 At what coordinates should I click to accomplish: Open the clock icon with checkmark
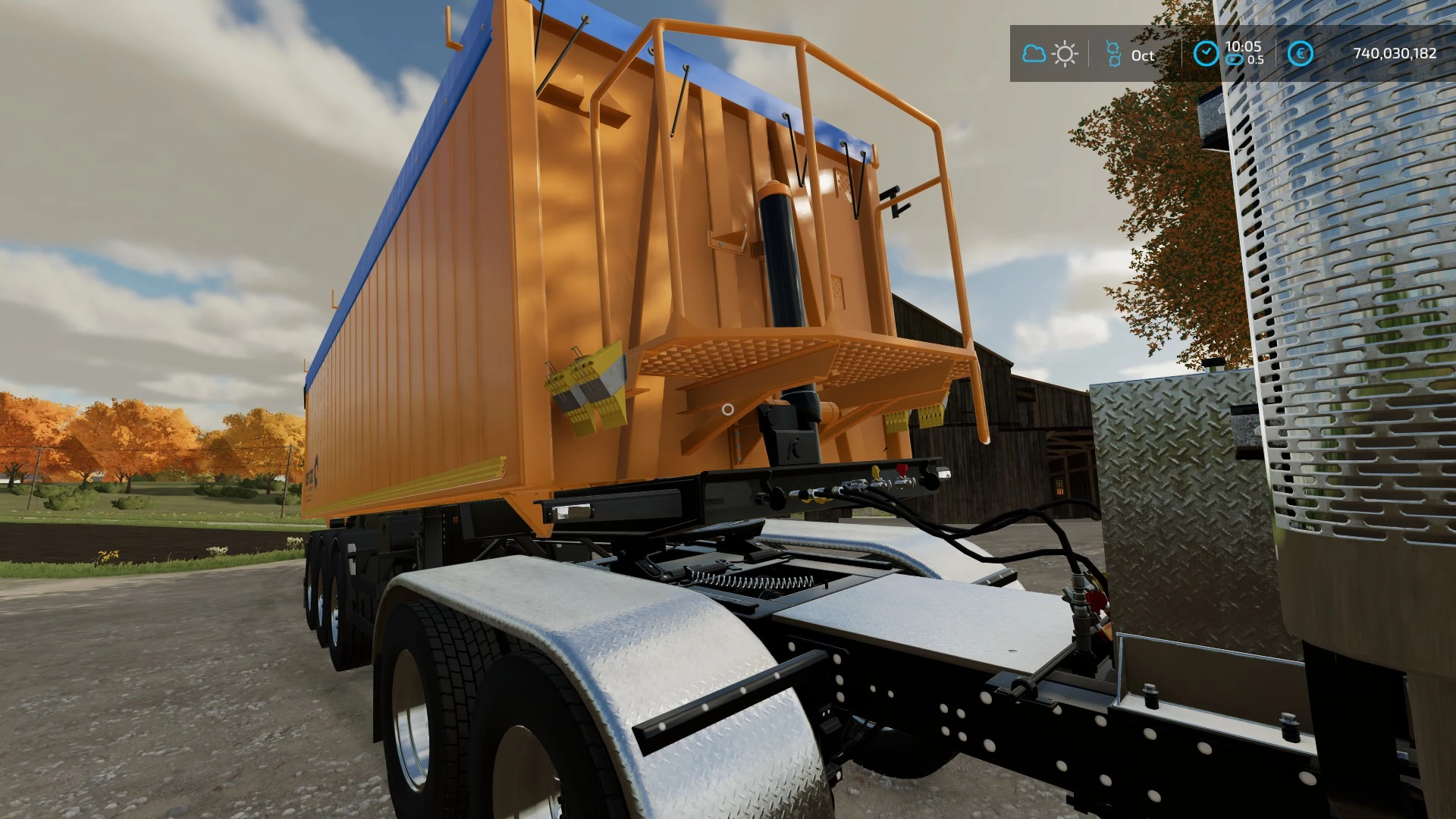[x=1207, y=52]
